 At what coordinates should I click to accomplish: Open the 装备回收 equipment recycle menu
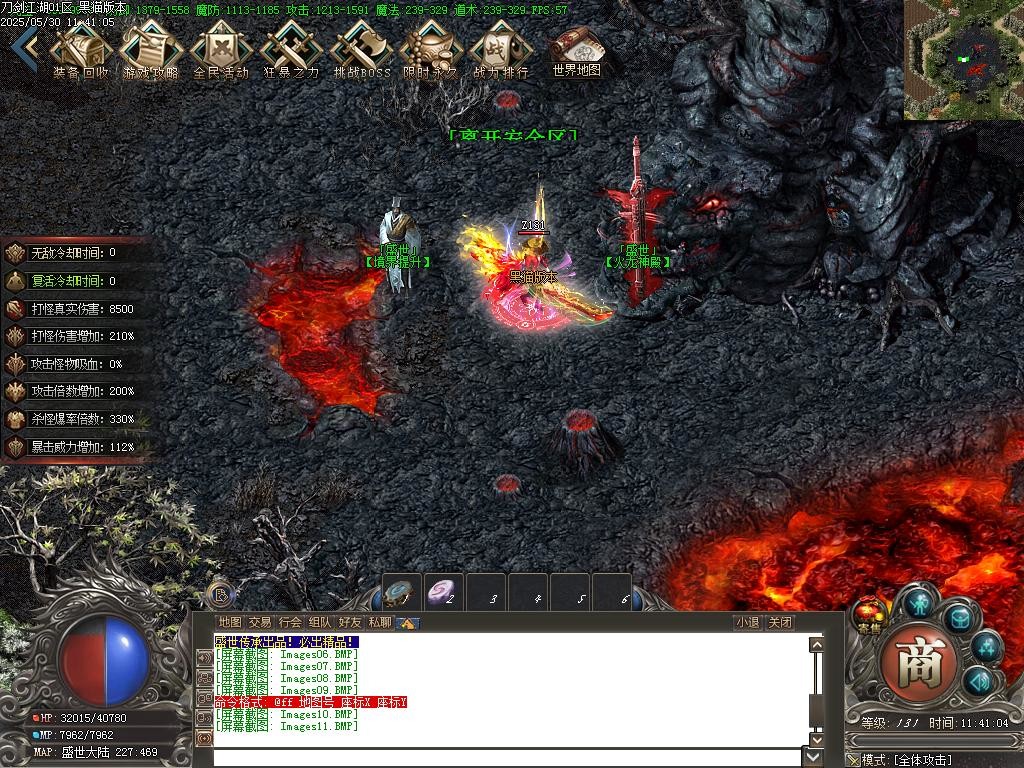click(x=82, y=49)
